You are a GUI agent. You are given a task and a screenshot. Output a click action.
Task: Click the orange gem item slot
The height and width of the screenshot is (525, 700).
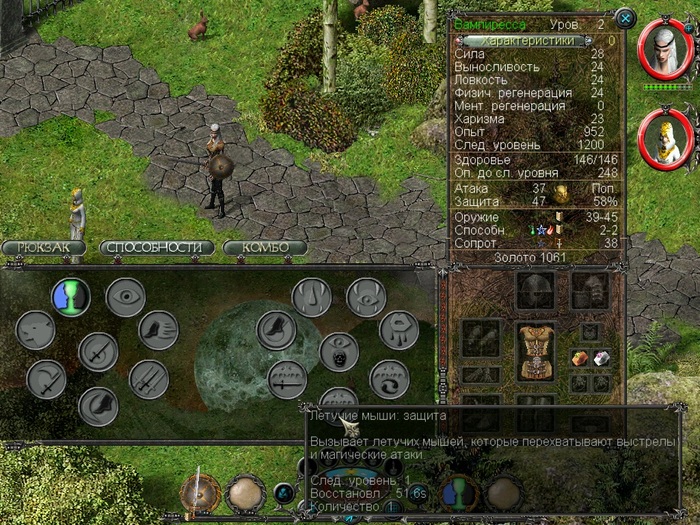[x=578, y=358]
